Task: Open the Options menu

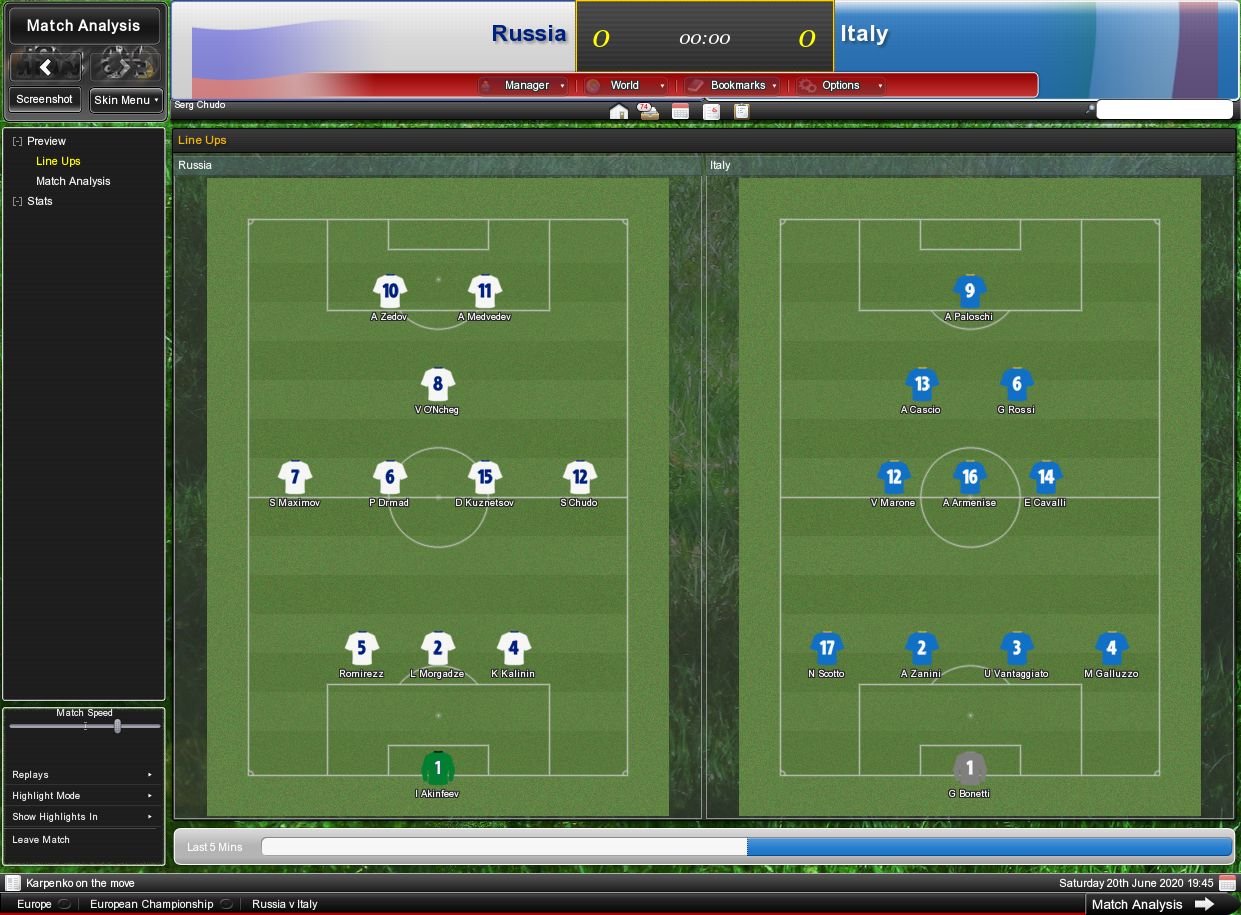Action: (x=841, y=86)
